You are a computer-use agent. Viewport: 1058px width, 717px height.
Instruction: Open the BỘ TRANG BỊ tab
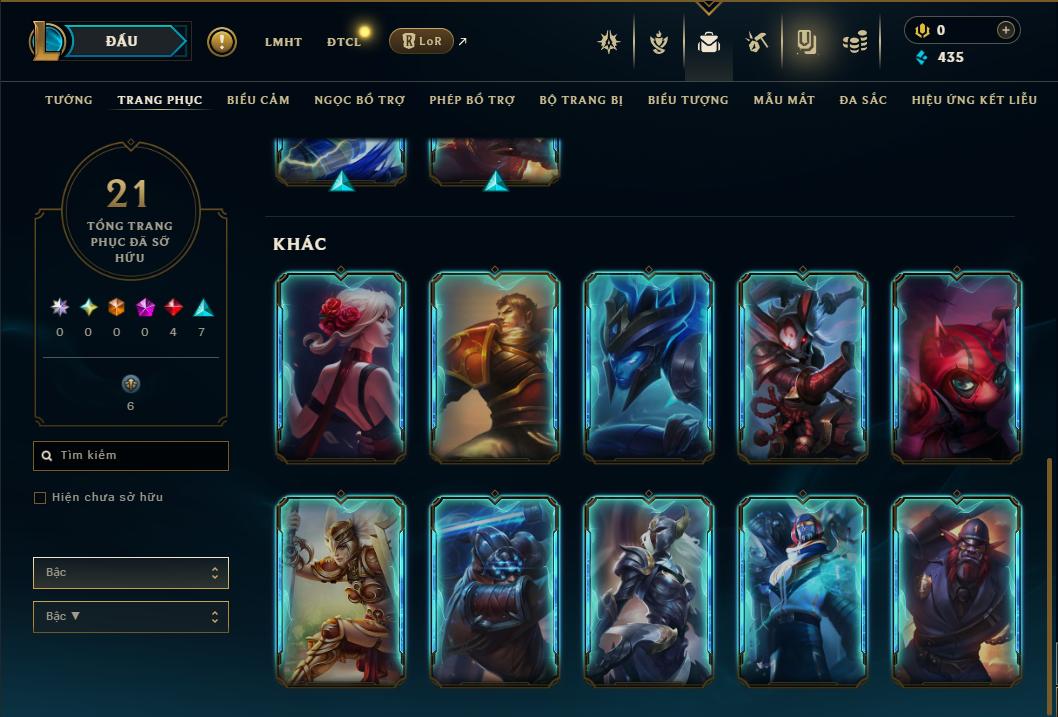click(x=581, y=100)
